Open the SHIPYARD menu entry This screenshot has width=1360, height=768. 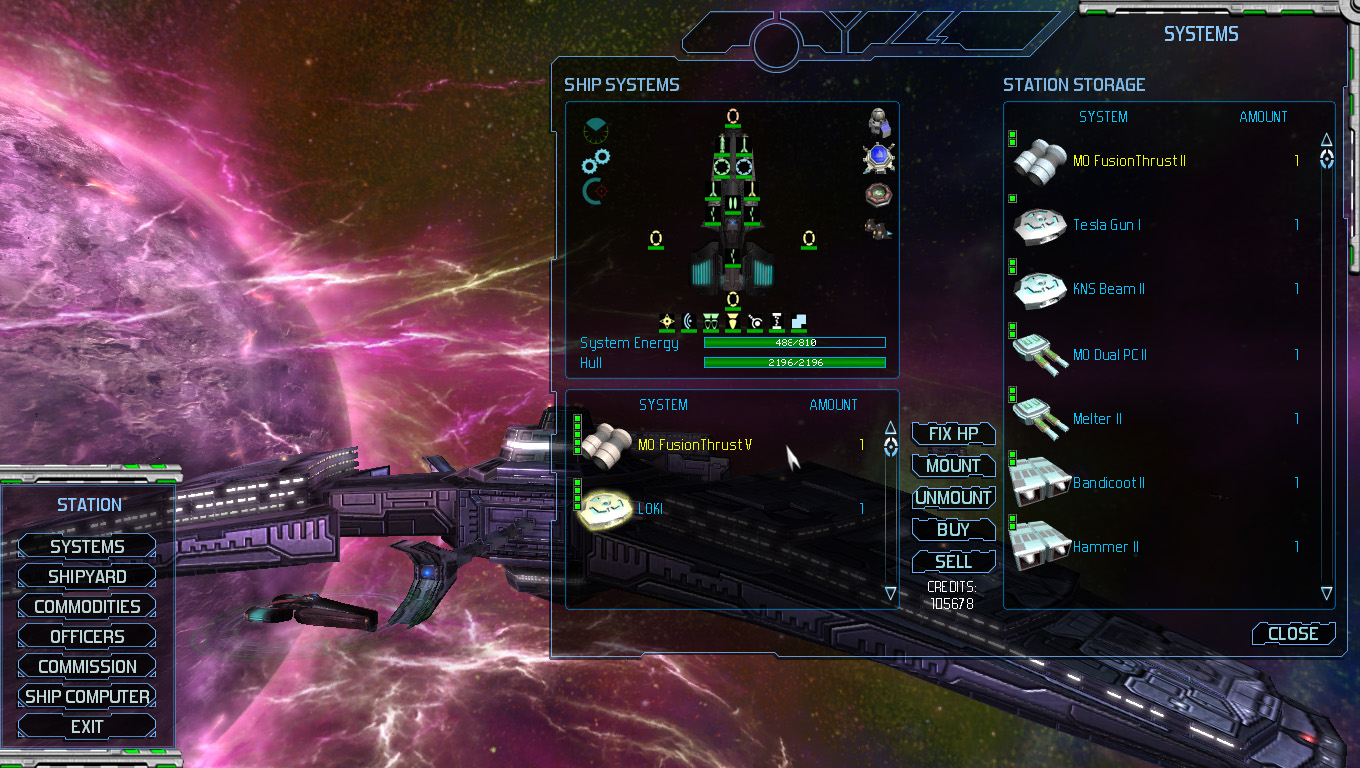pyautogui.click(x=85, y=576)
